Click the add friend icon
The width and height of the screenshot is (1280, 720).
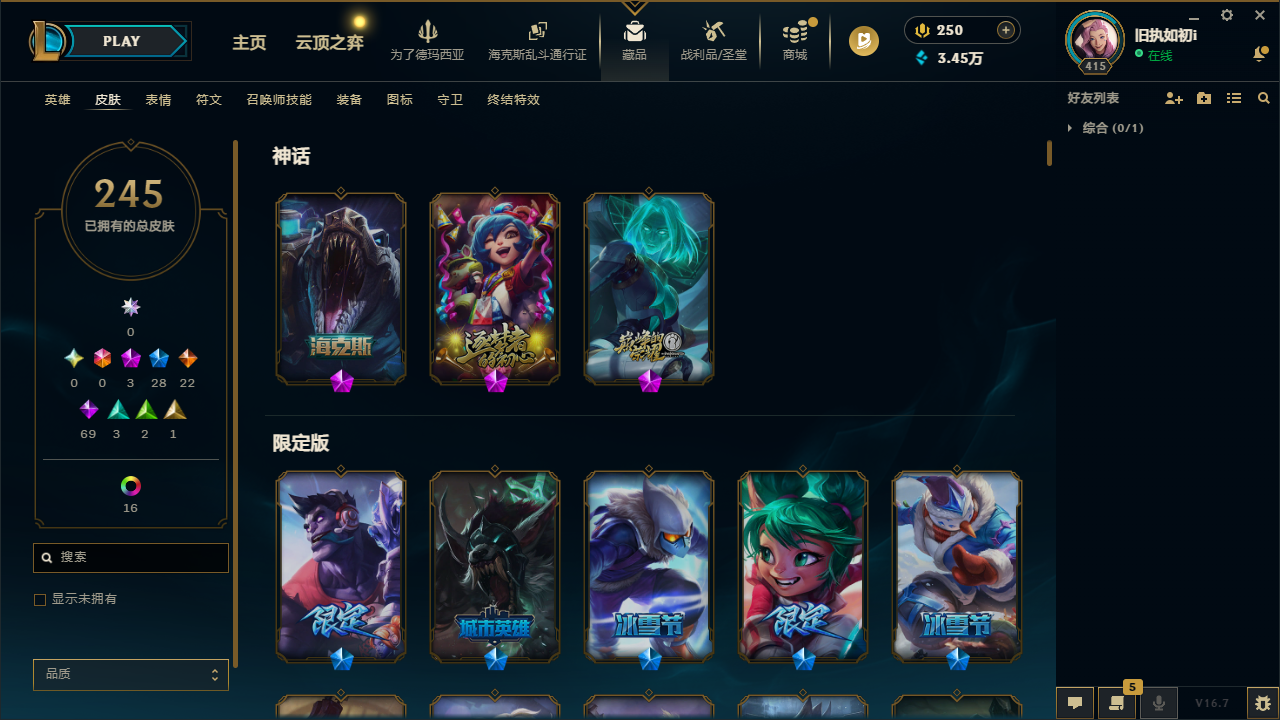coord(1174,98)
